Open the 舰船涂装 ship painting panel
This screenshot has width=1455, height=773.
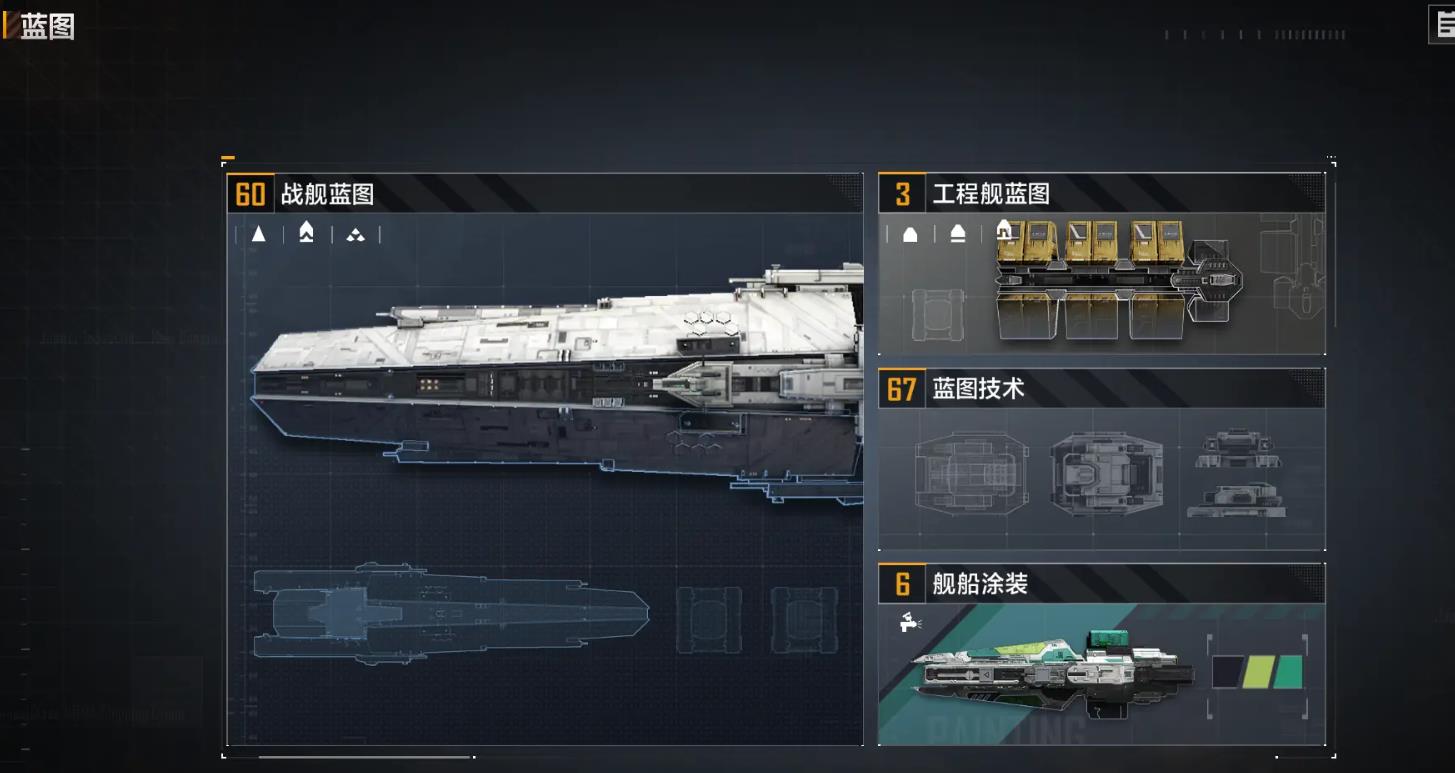coord(1101,655)
